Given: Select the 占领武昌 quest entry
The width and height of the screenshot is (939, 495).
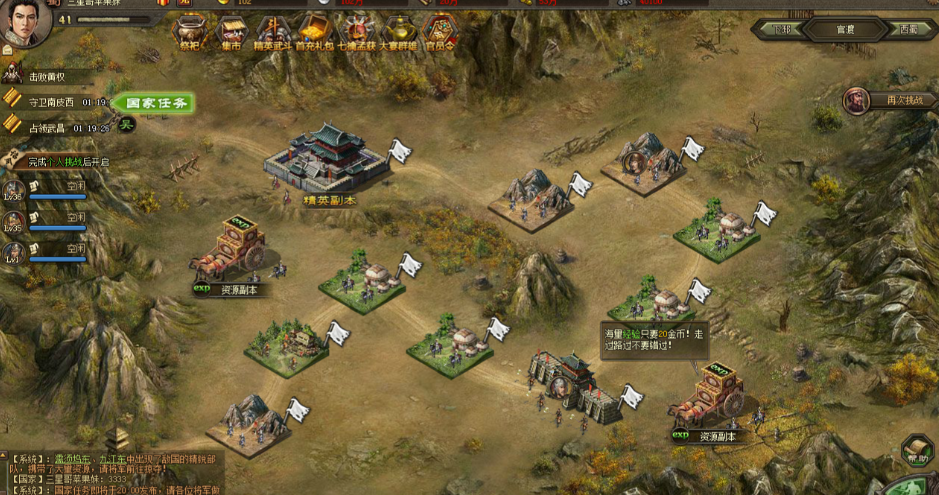Looking at the screenshot, I should point(54,128).
